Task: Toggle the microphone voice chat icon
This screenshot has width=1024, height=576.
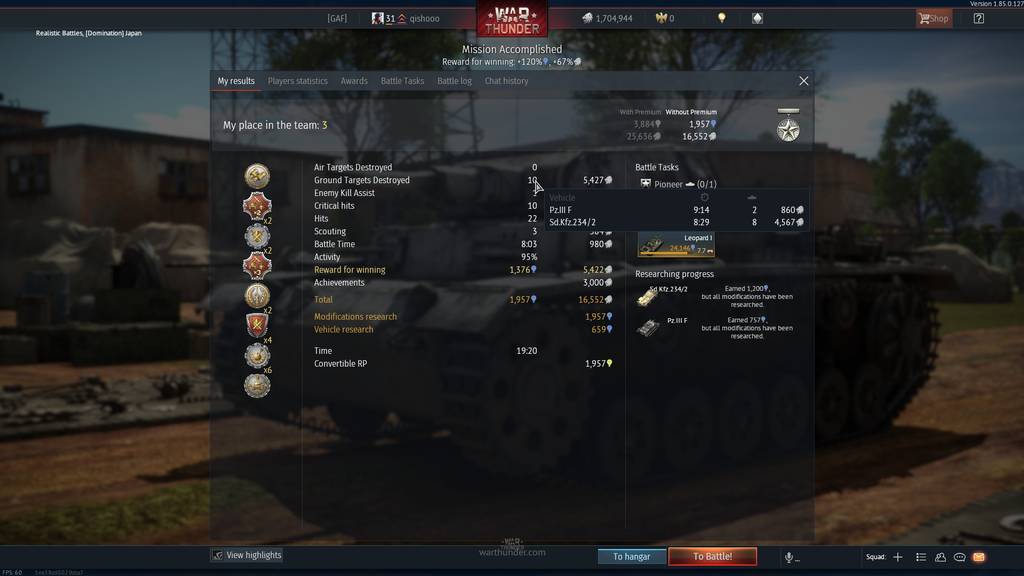Action: [789, 557]
